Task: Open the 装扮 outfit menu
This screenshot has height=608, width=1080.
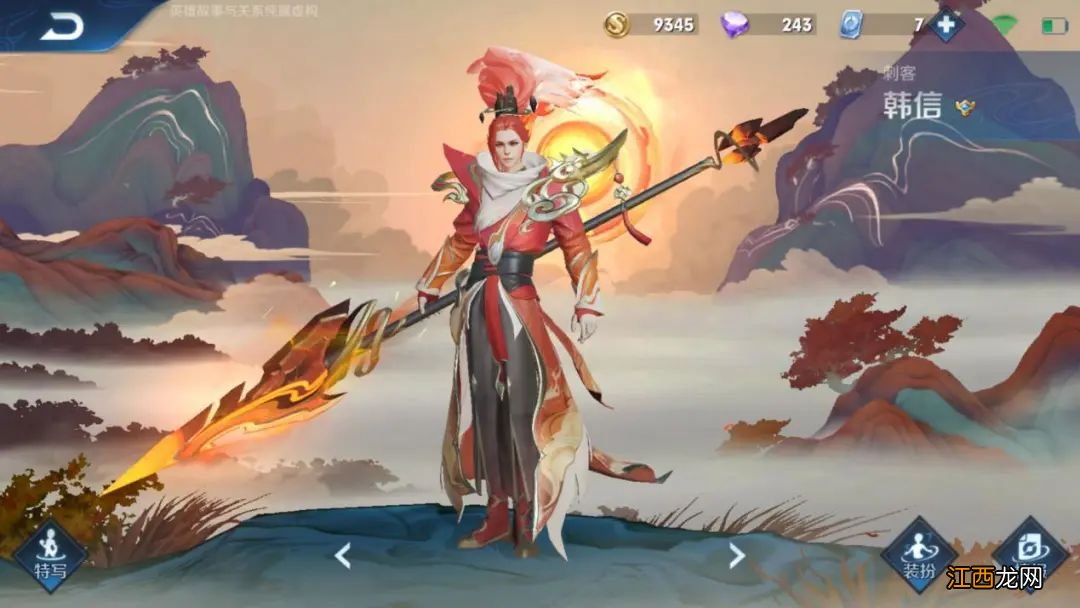Action: [x=917, y=555]
